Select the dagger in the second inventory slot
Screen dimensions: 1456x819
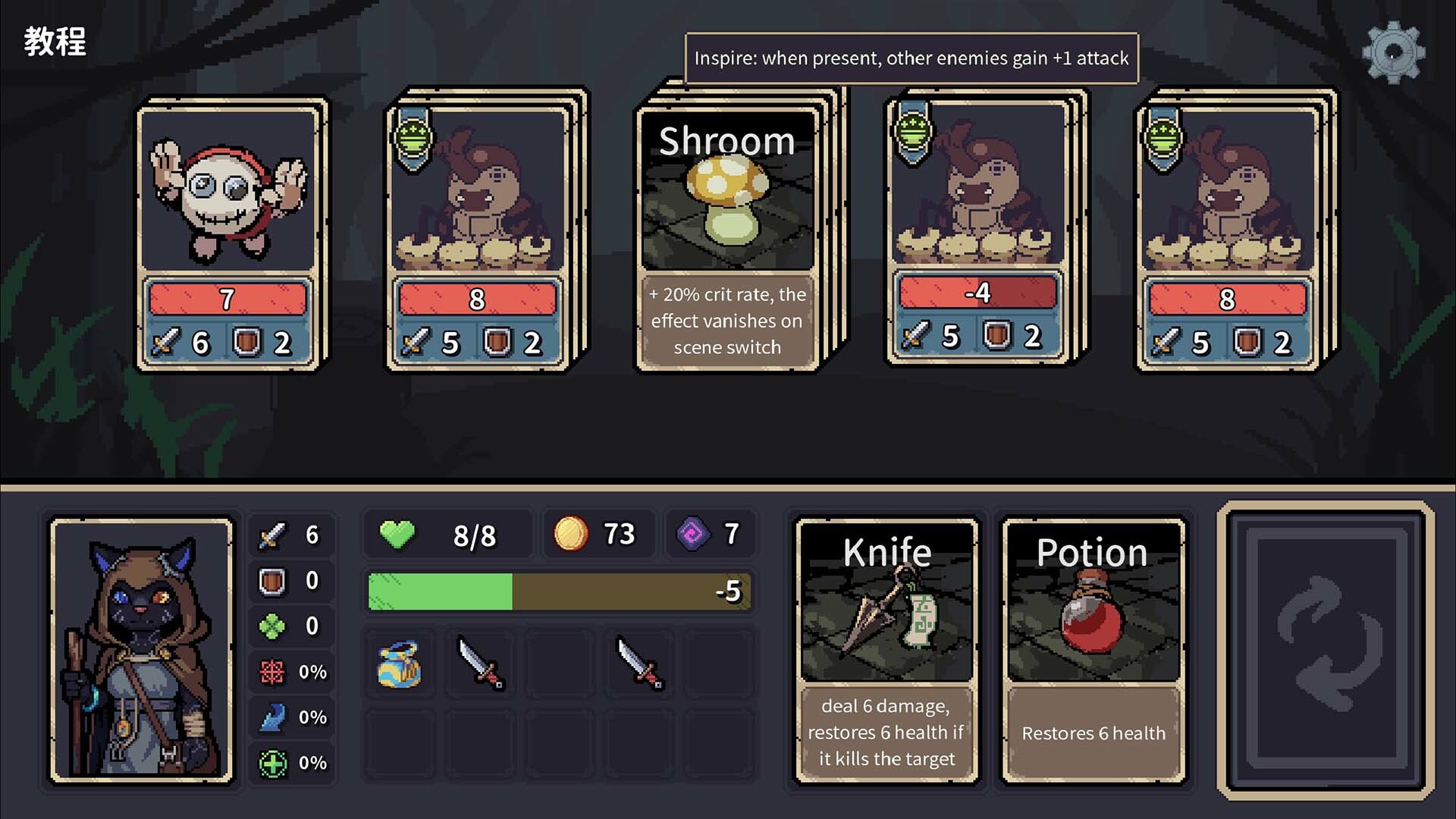click(x=479, y=664)
